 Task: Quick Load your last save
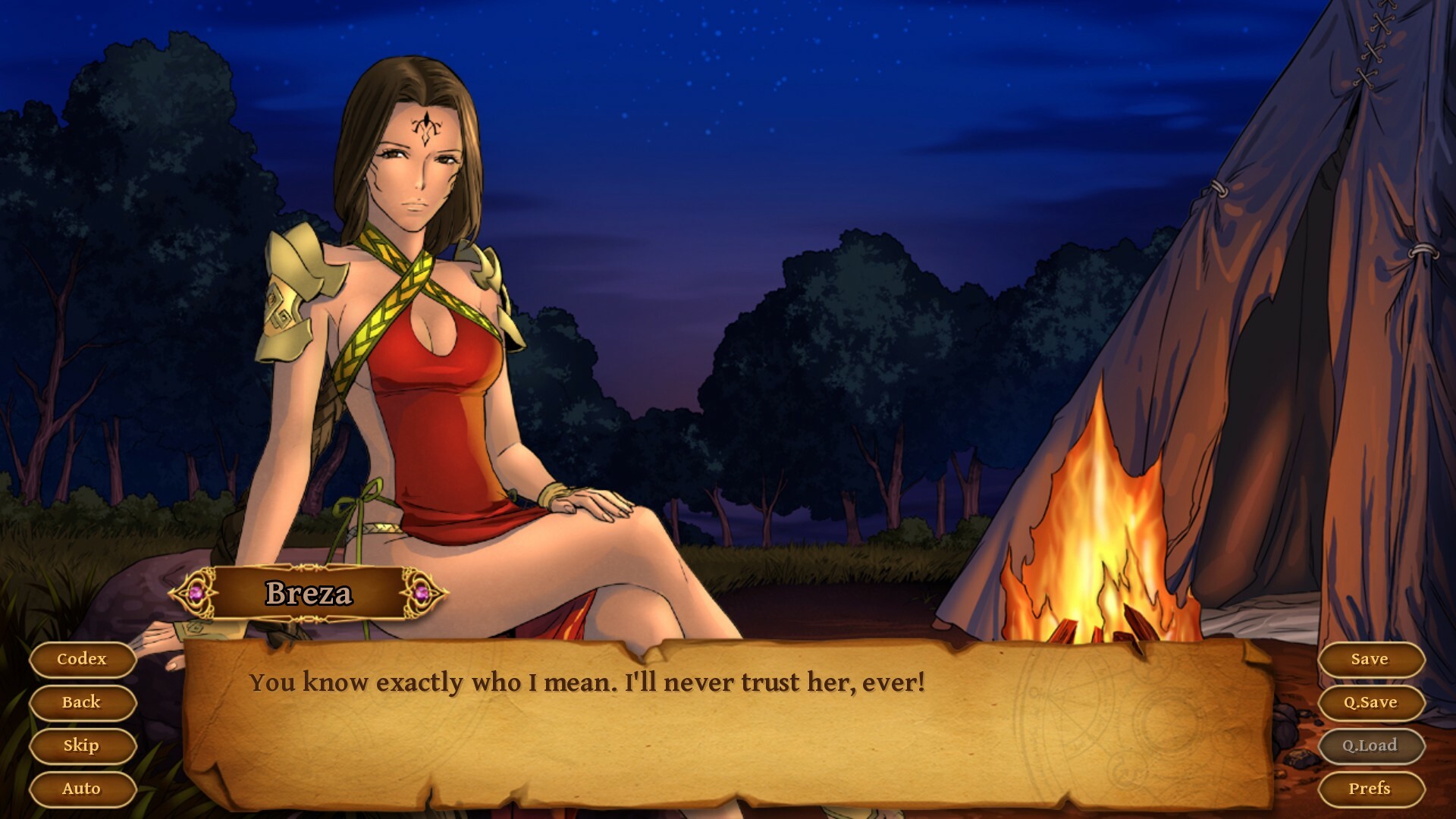coord(1373,745)
